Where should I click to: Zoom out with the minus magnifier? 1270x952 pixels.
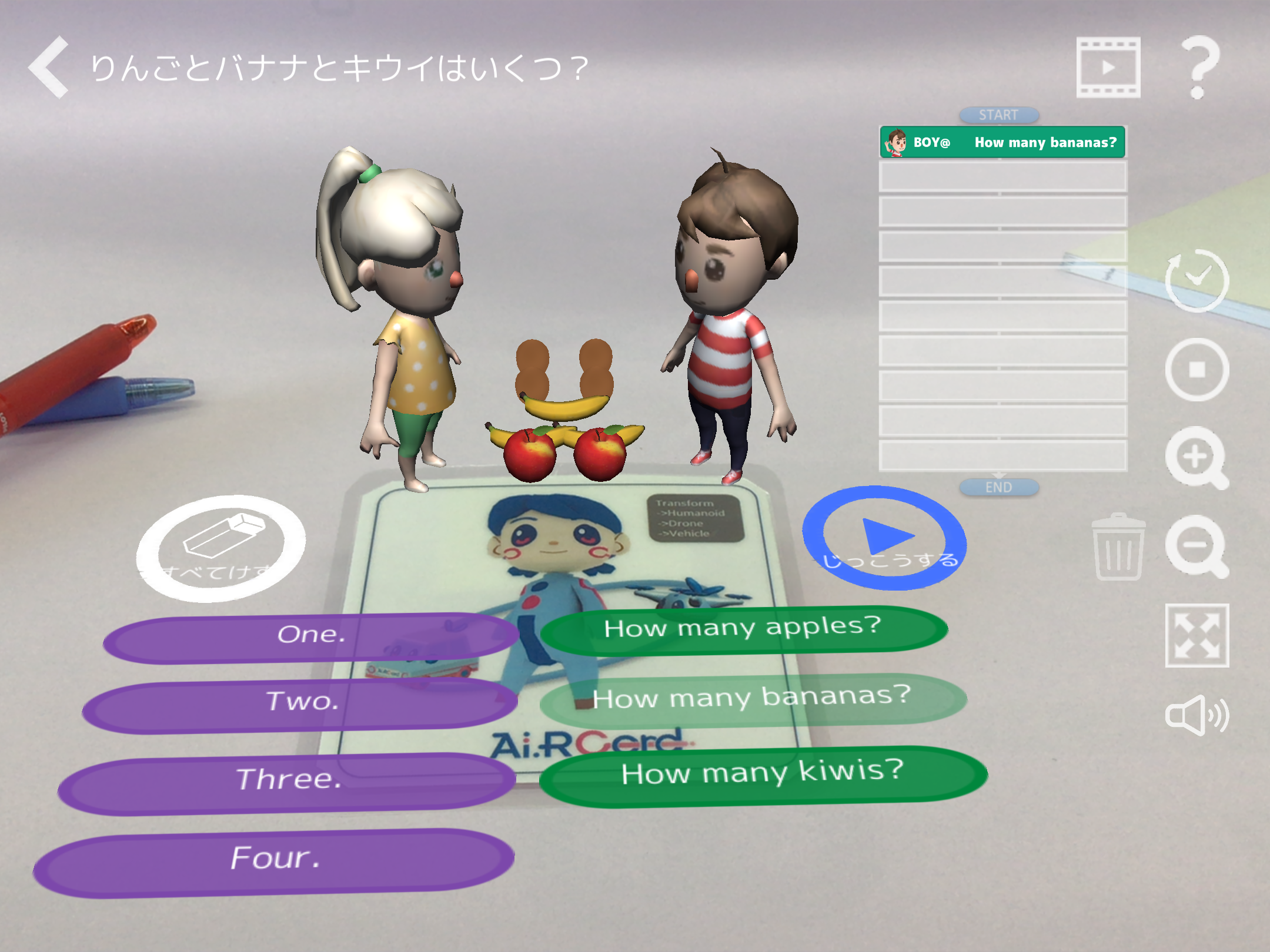(x=1195, y=546)
